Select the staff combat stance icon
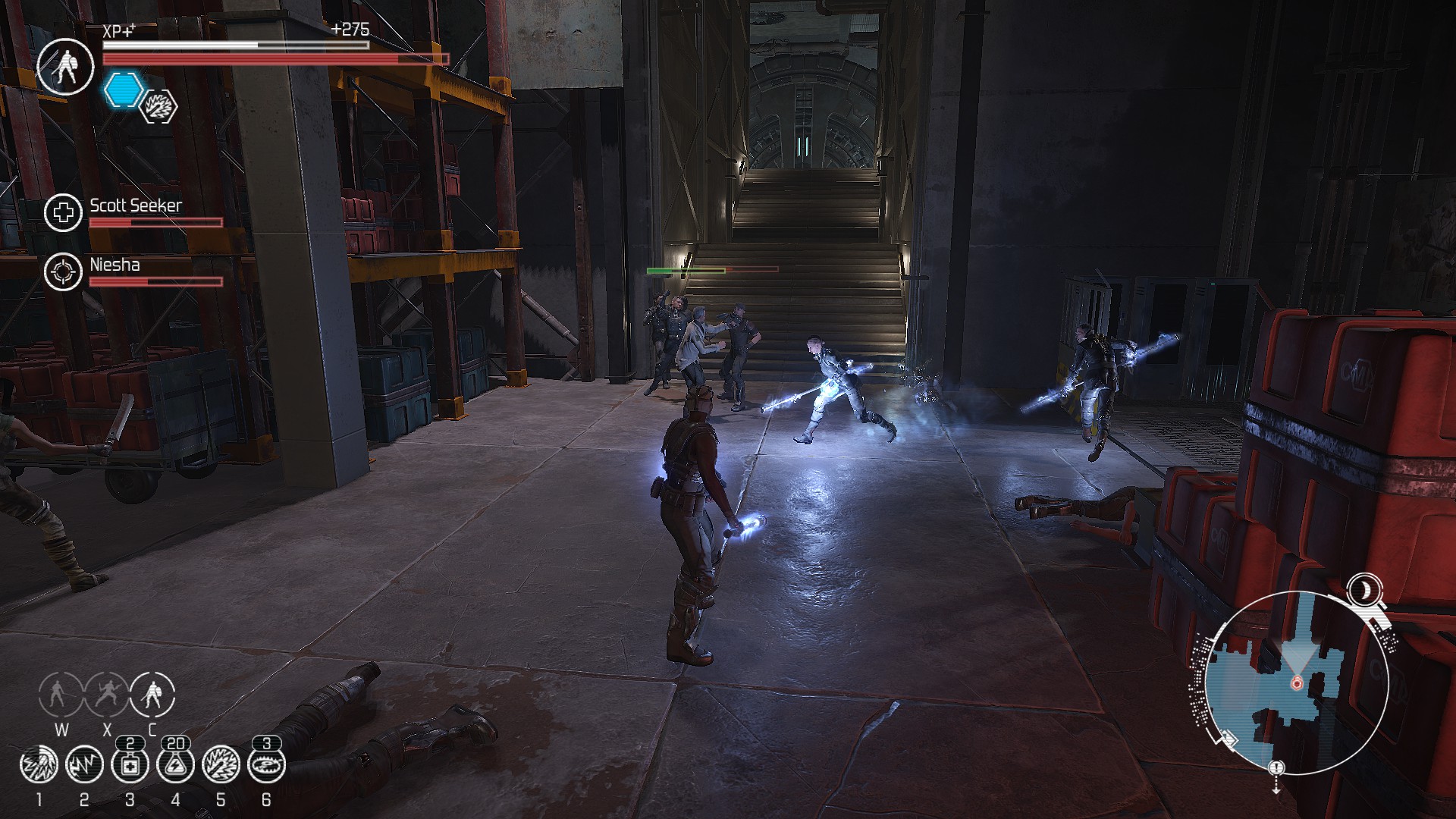This screenshot has height=819, width=1456. [61, 694]
